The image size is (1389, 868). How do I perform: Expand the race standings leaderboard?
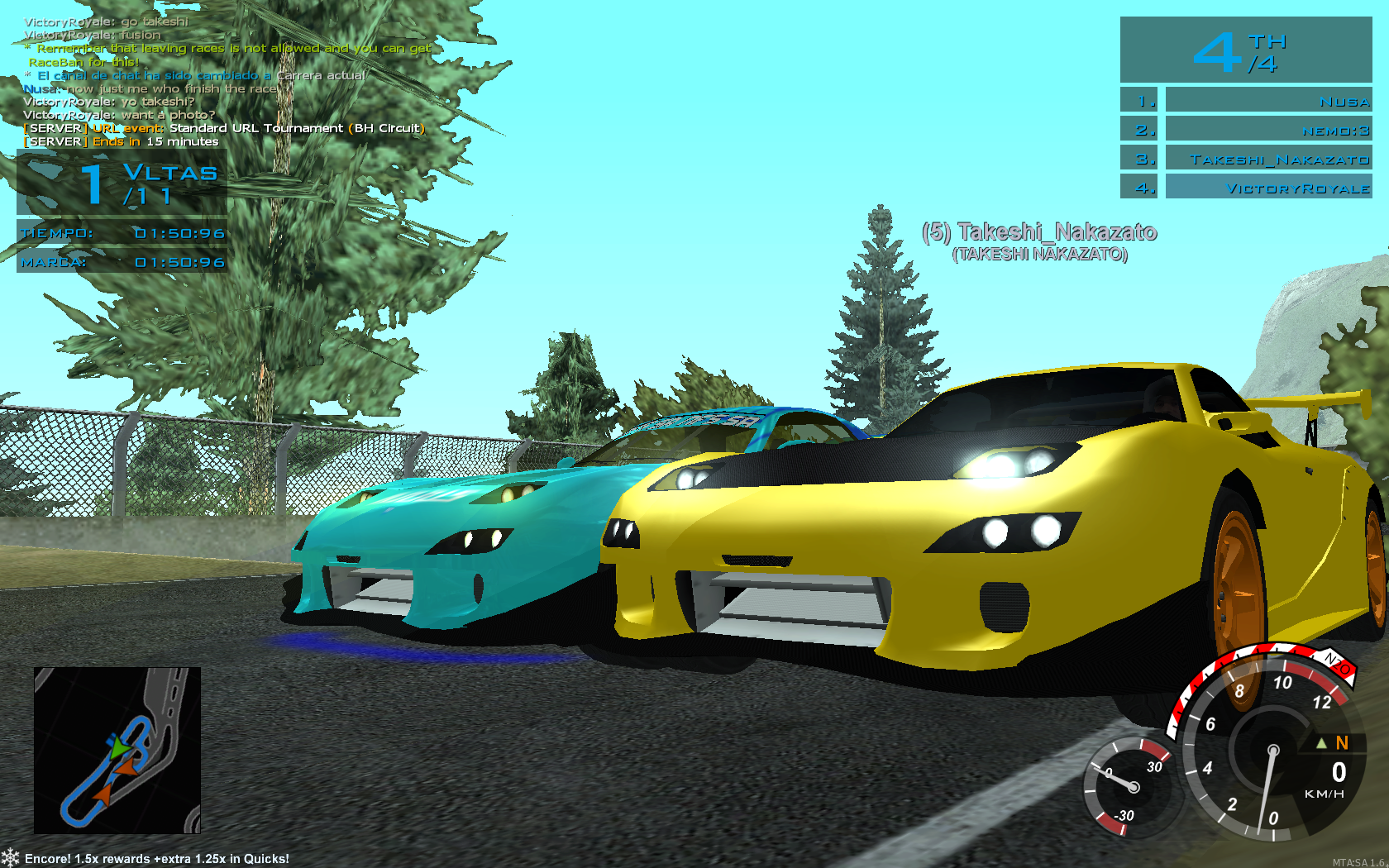click(1253, 145)
